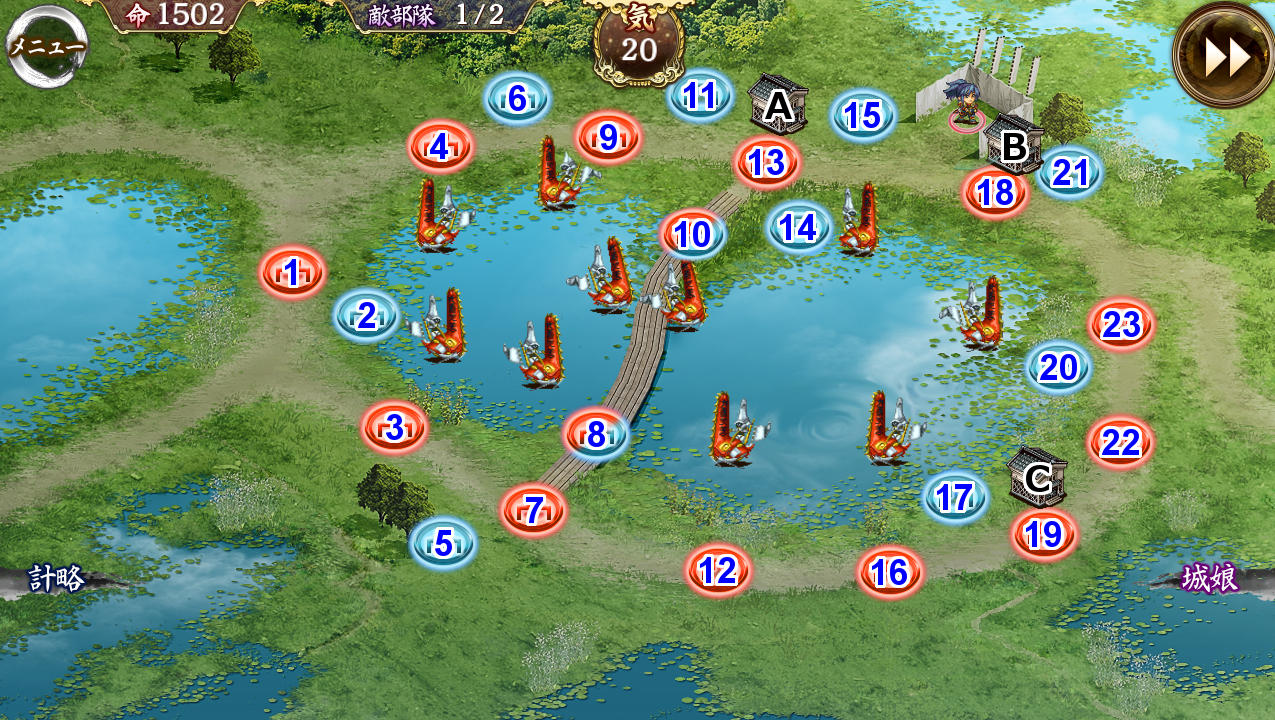This screenshot has width=1275, height=720.
Task: Select red deployment slot 9
Action: click(608, 138)
